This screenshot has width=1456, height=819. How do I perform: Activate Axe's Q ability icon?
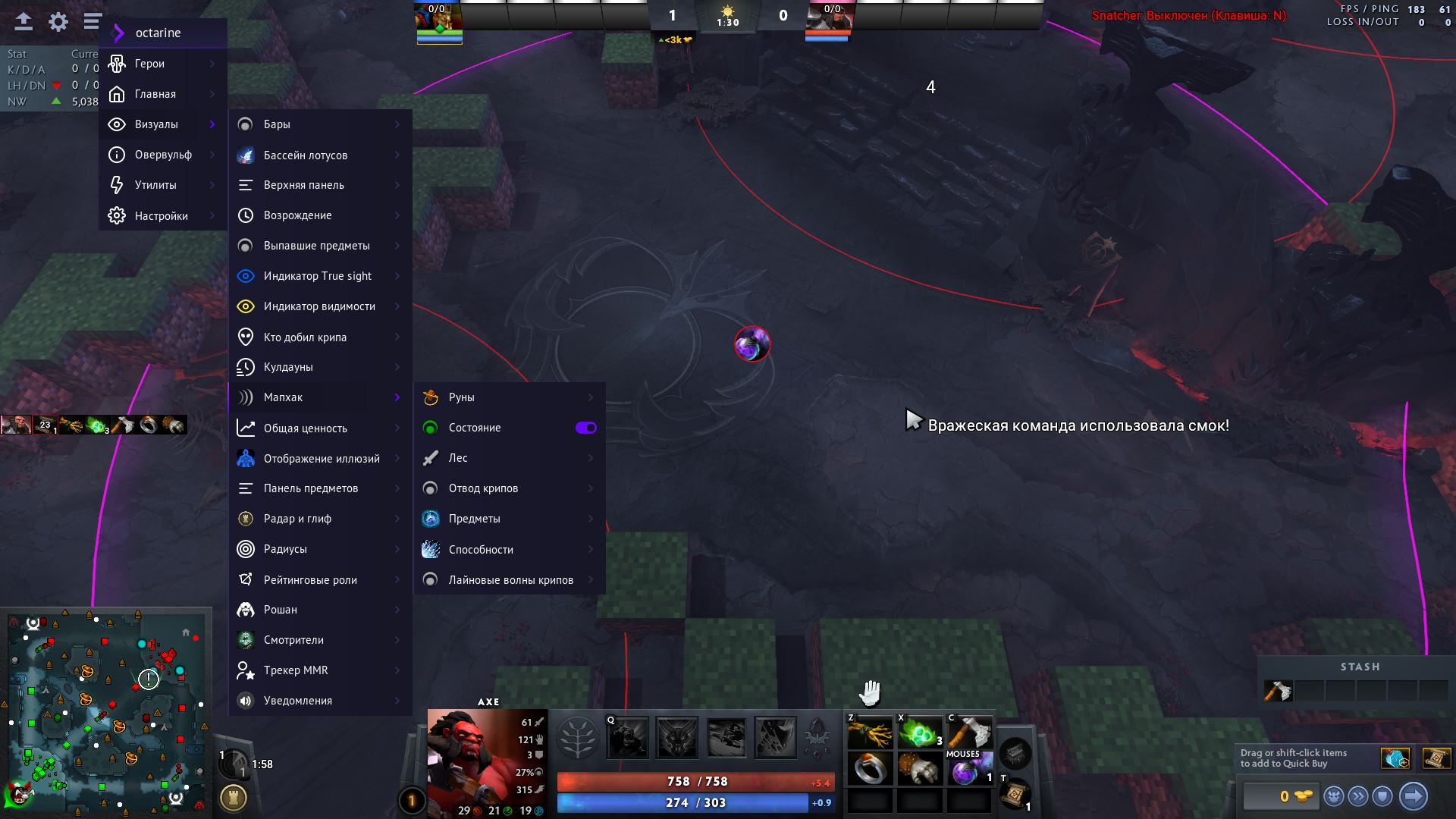coord(628,737)
